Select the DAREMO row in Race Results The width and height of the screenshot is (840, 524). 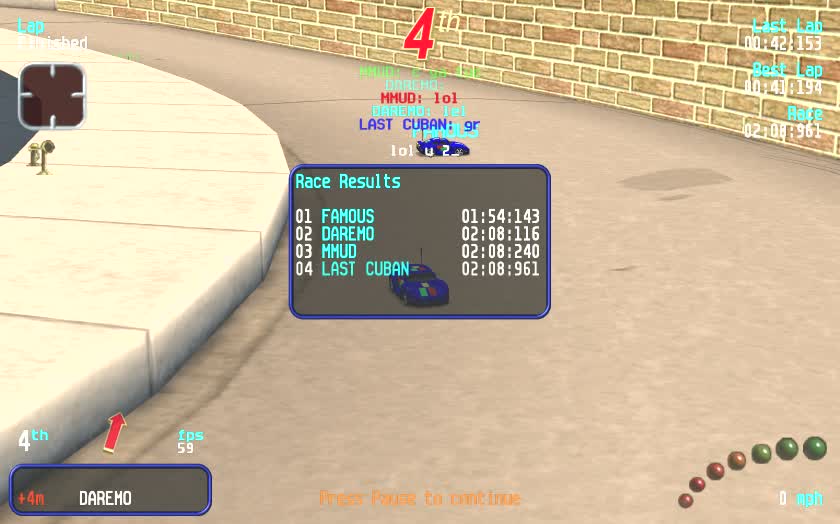[x=417, y=234]
